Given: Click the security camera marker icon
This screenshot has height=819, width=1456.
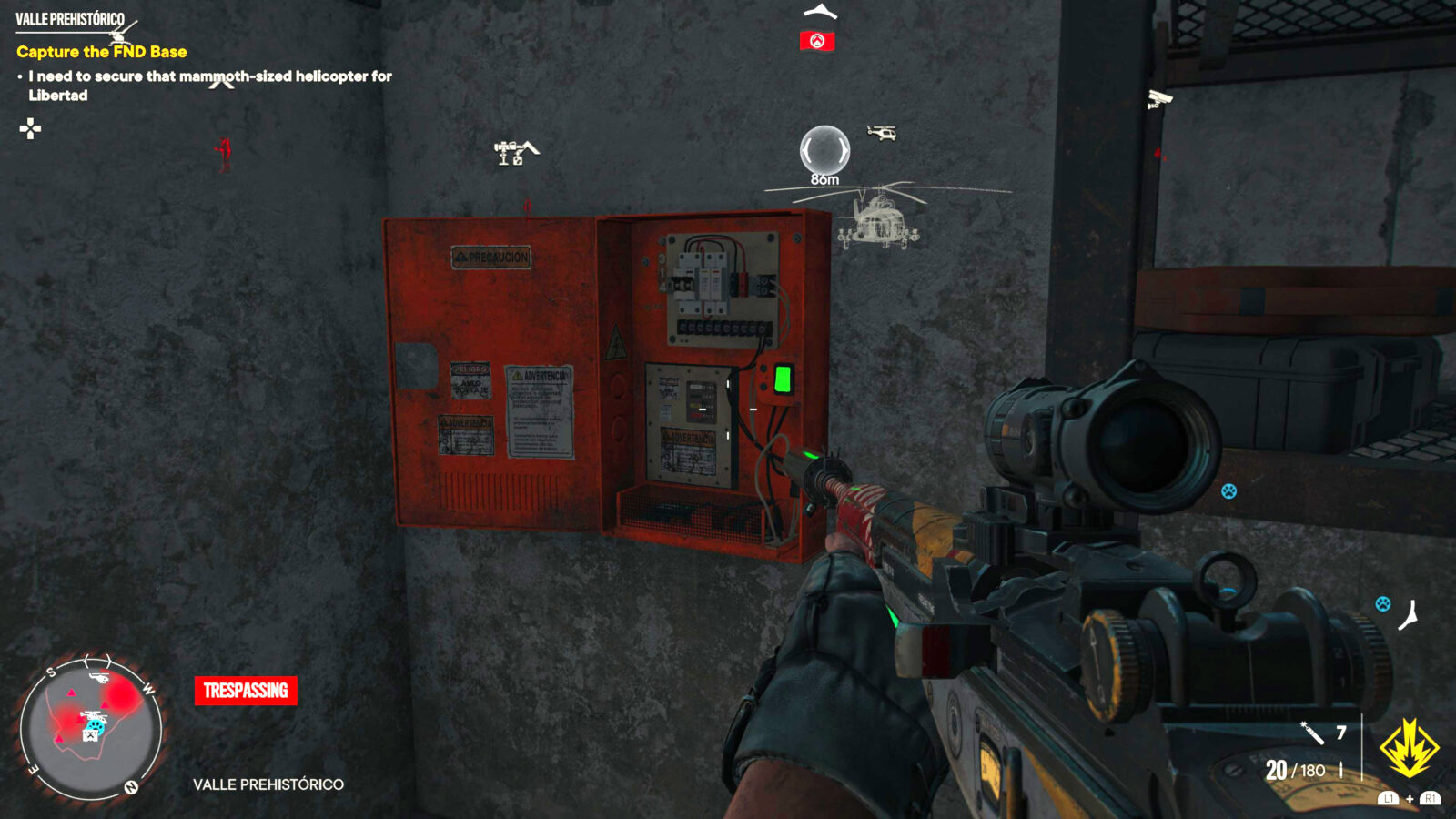Looking at the screenshot, I should (x=1158, y=98).
